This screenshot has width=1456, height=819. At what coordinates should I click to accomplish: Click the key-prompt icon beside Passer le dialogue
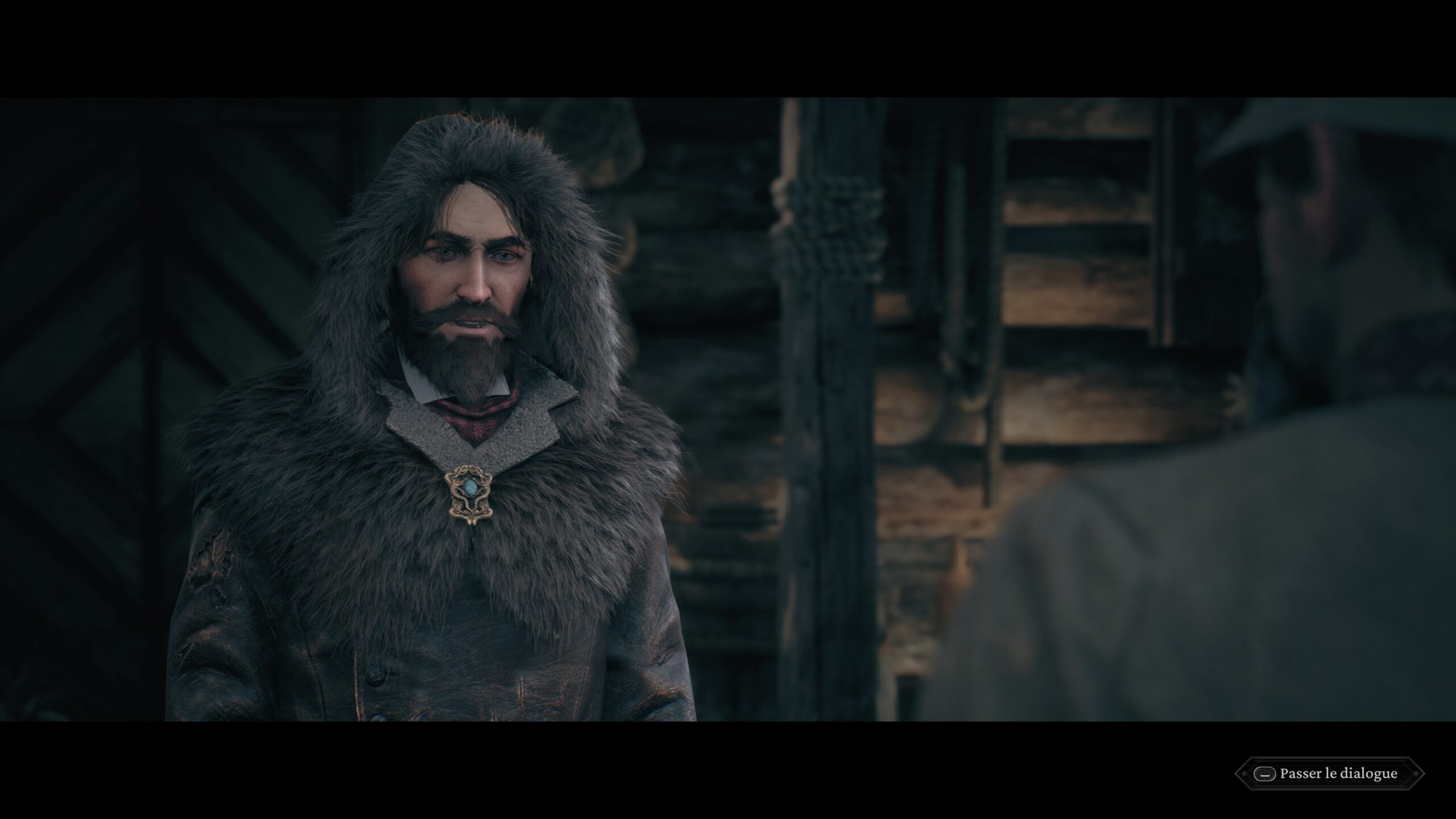pos(1265,774)
